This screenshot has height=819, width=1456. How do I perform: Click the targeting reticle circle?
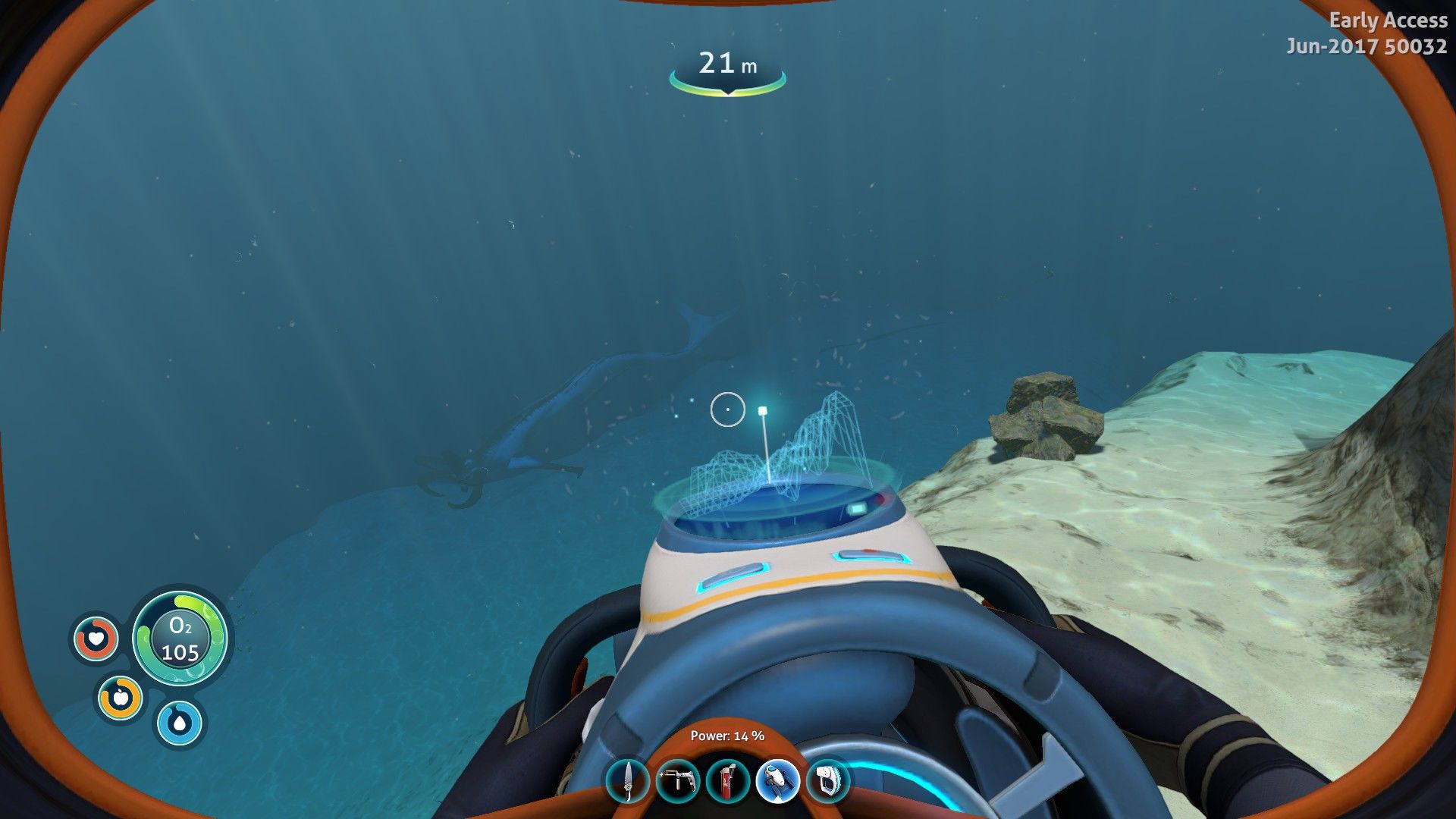coord(728,408)
